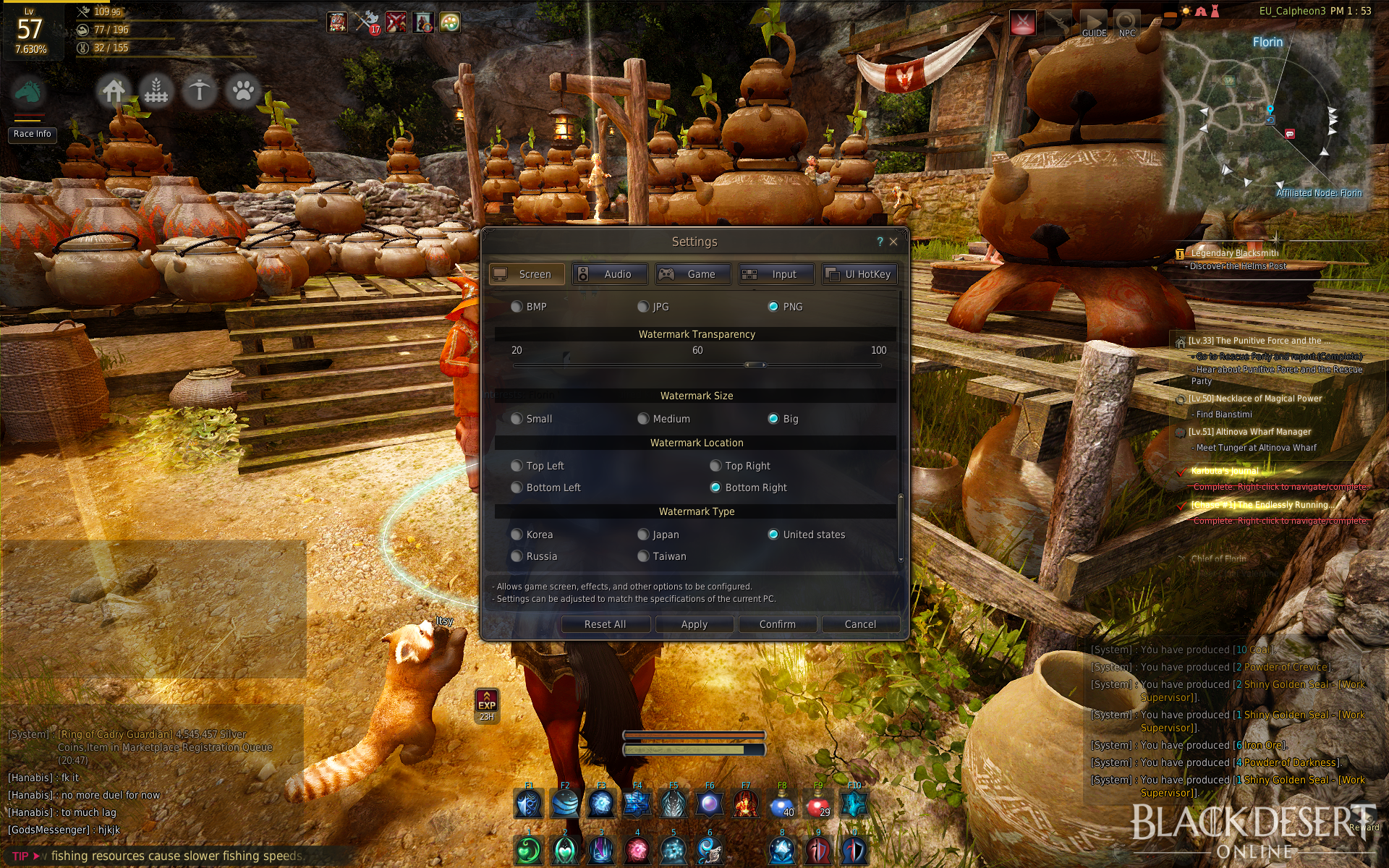Set watermark location to Top Left

[517, 466]
